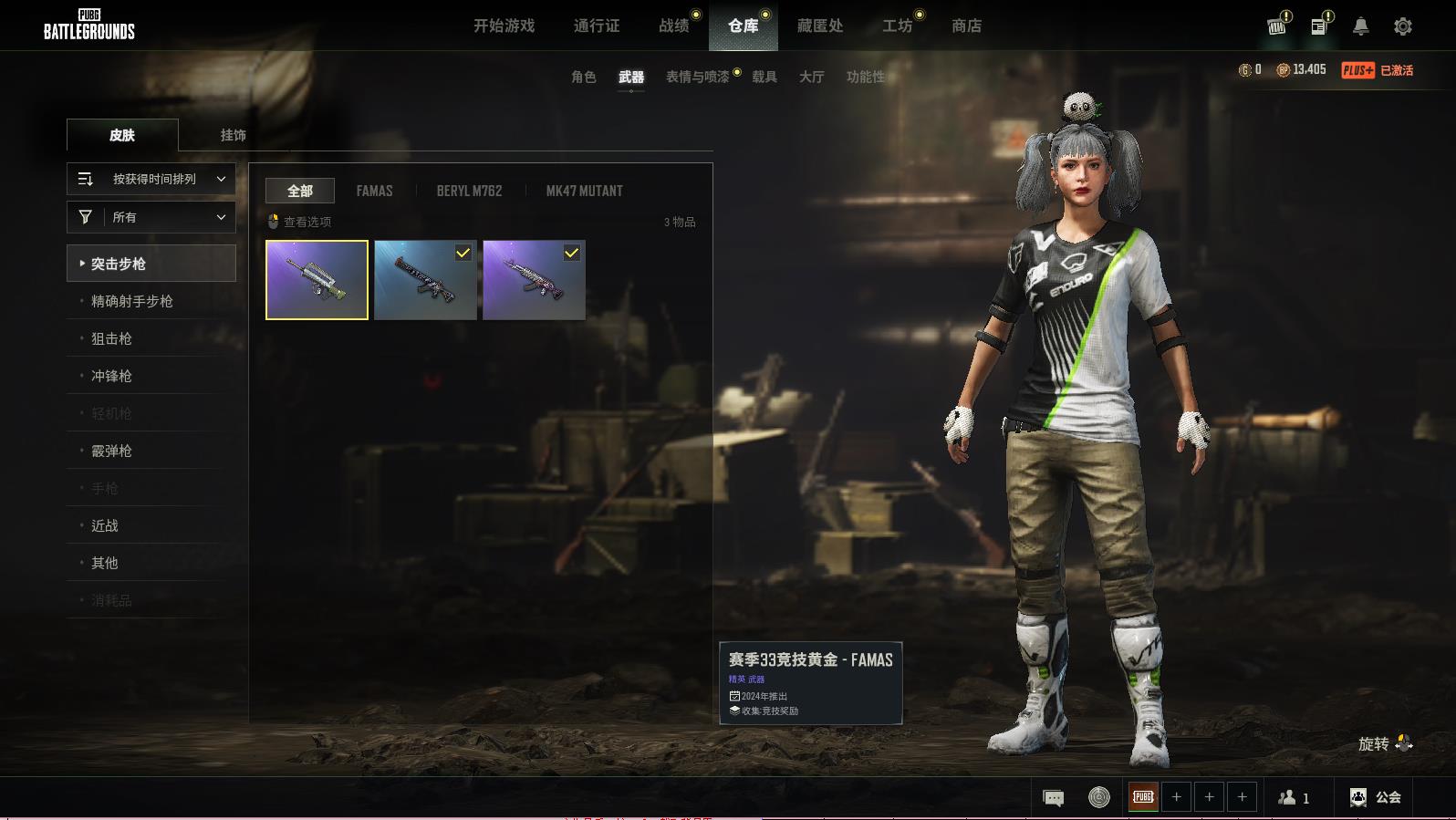
Task: Filter skins by MK47 MUTANT
Action: [584, 191]
